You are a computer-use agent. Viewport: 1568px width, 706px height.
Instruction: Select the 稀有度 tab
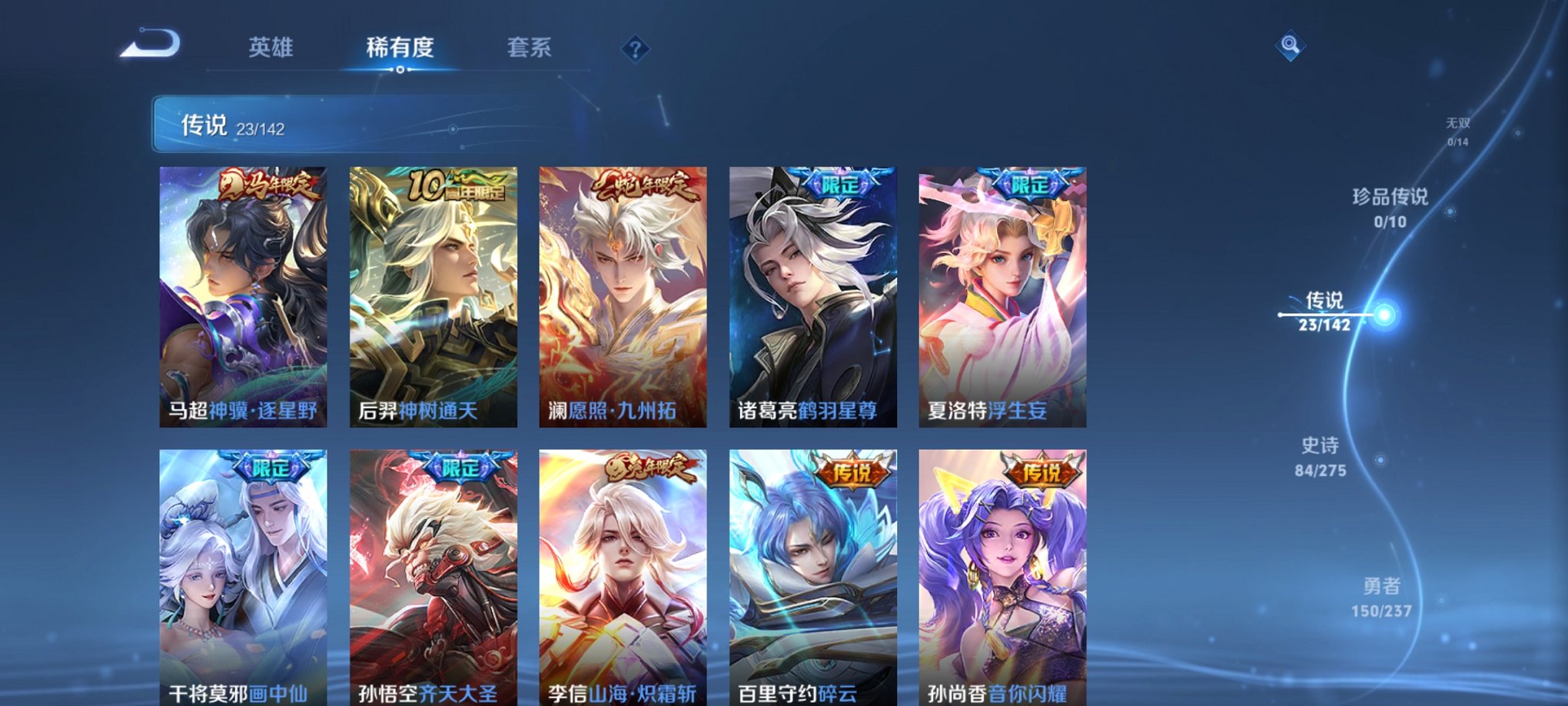pos(400,48)
